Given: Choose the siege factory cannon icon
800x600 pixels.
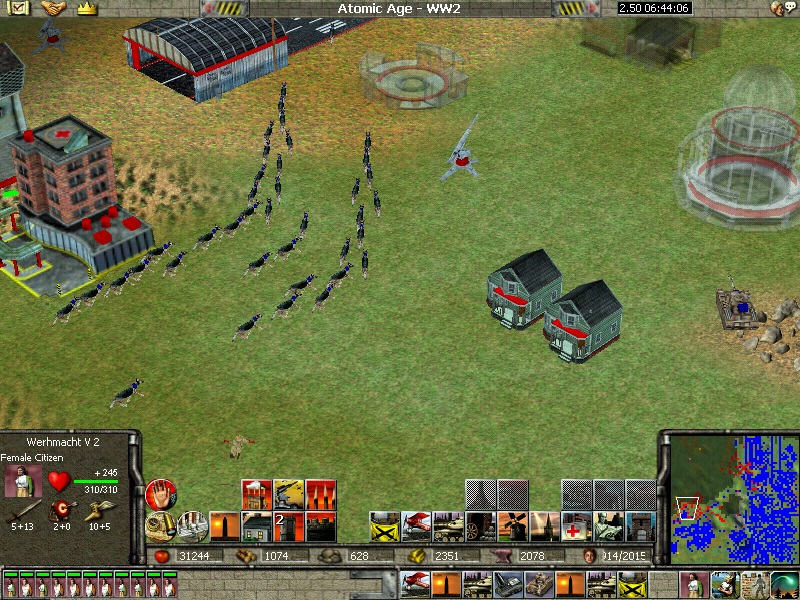Looking at the screenshot, I should coord(480,526).
